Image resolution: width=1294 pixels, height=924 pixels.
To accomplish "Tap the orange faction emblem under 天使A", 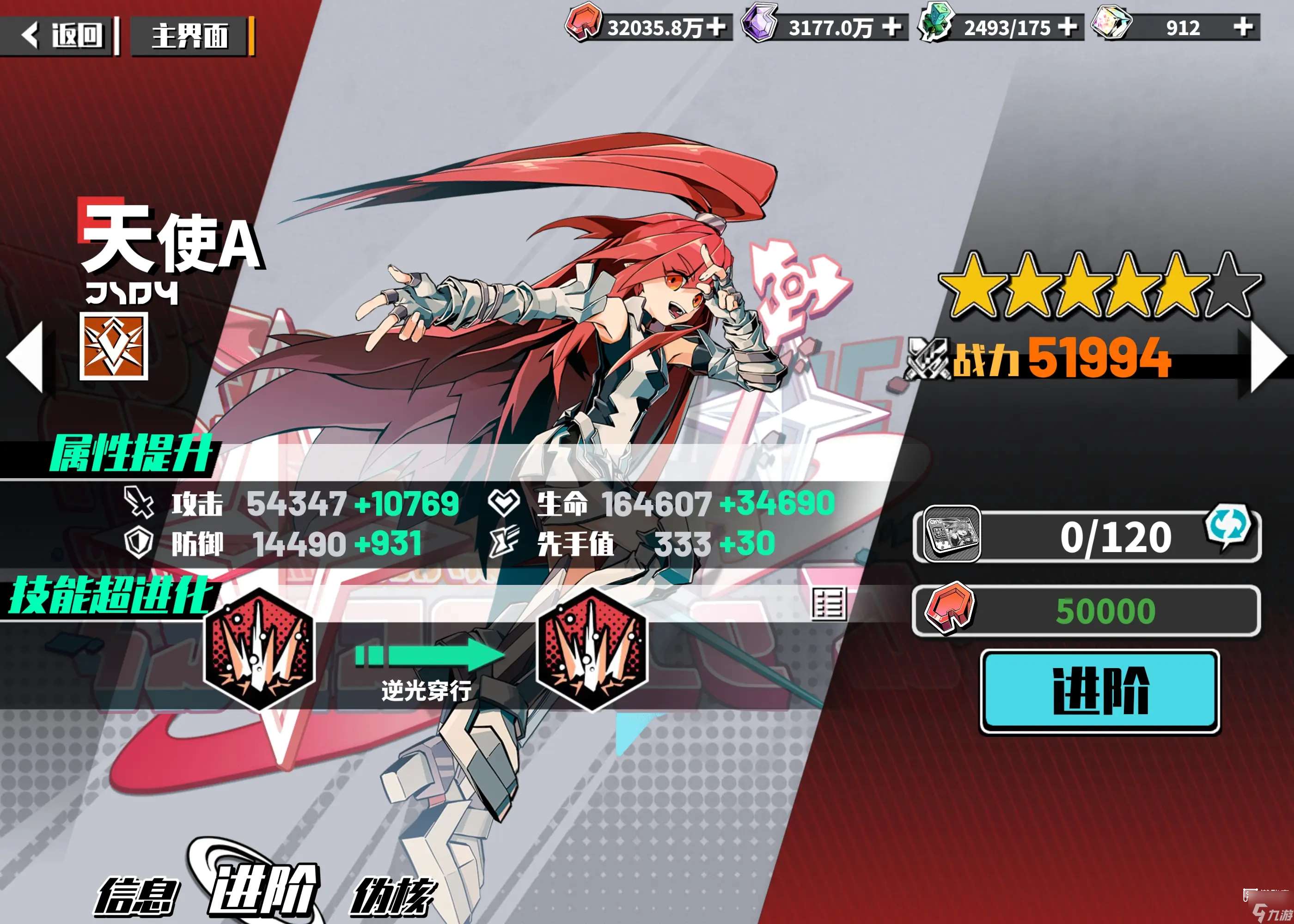I will coord(114,346).
